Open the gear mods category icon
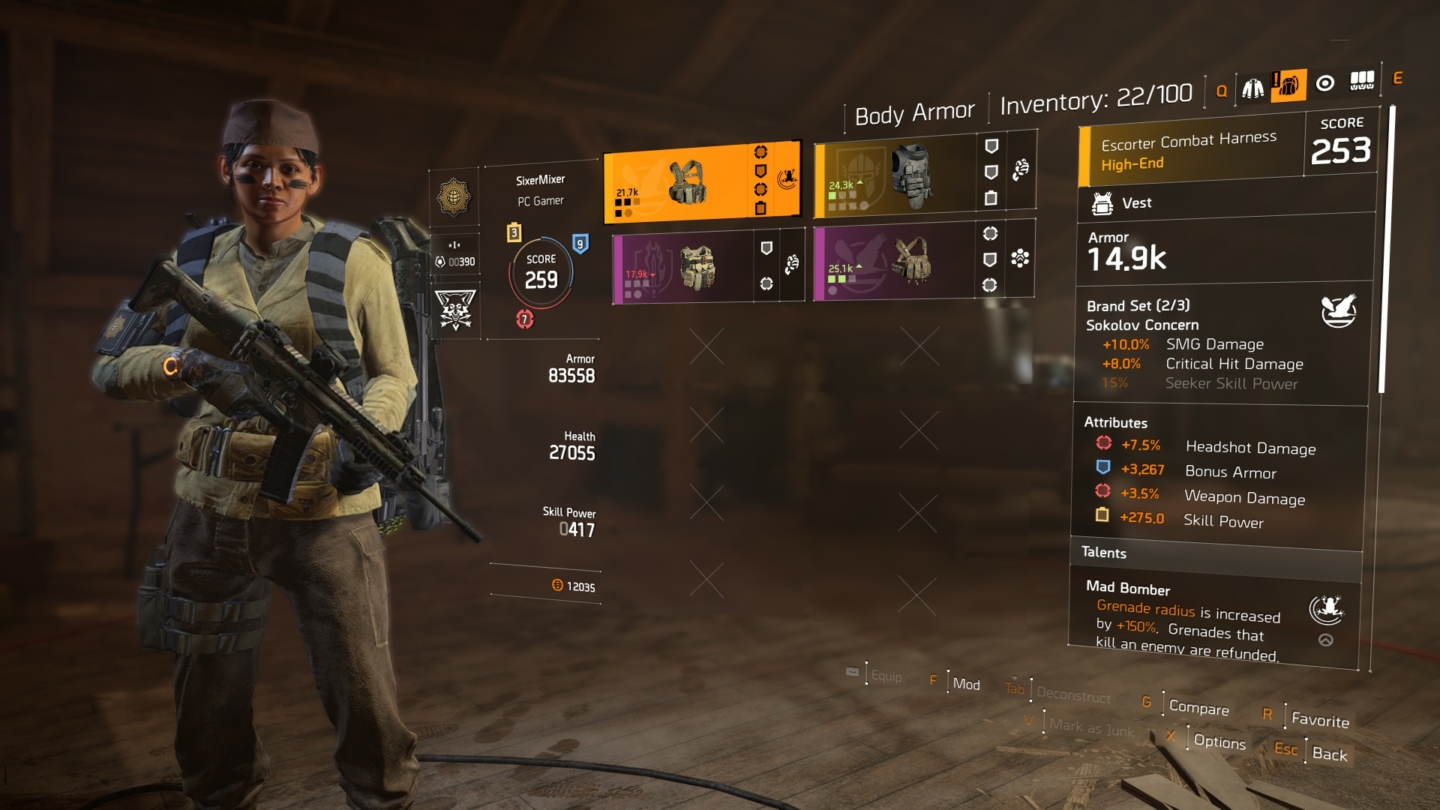Viewport: 1440px width, 810px height. (1361, 83)
